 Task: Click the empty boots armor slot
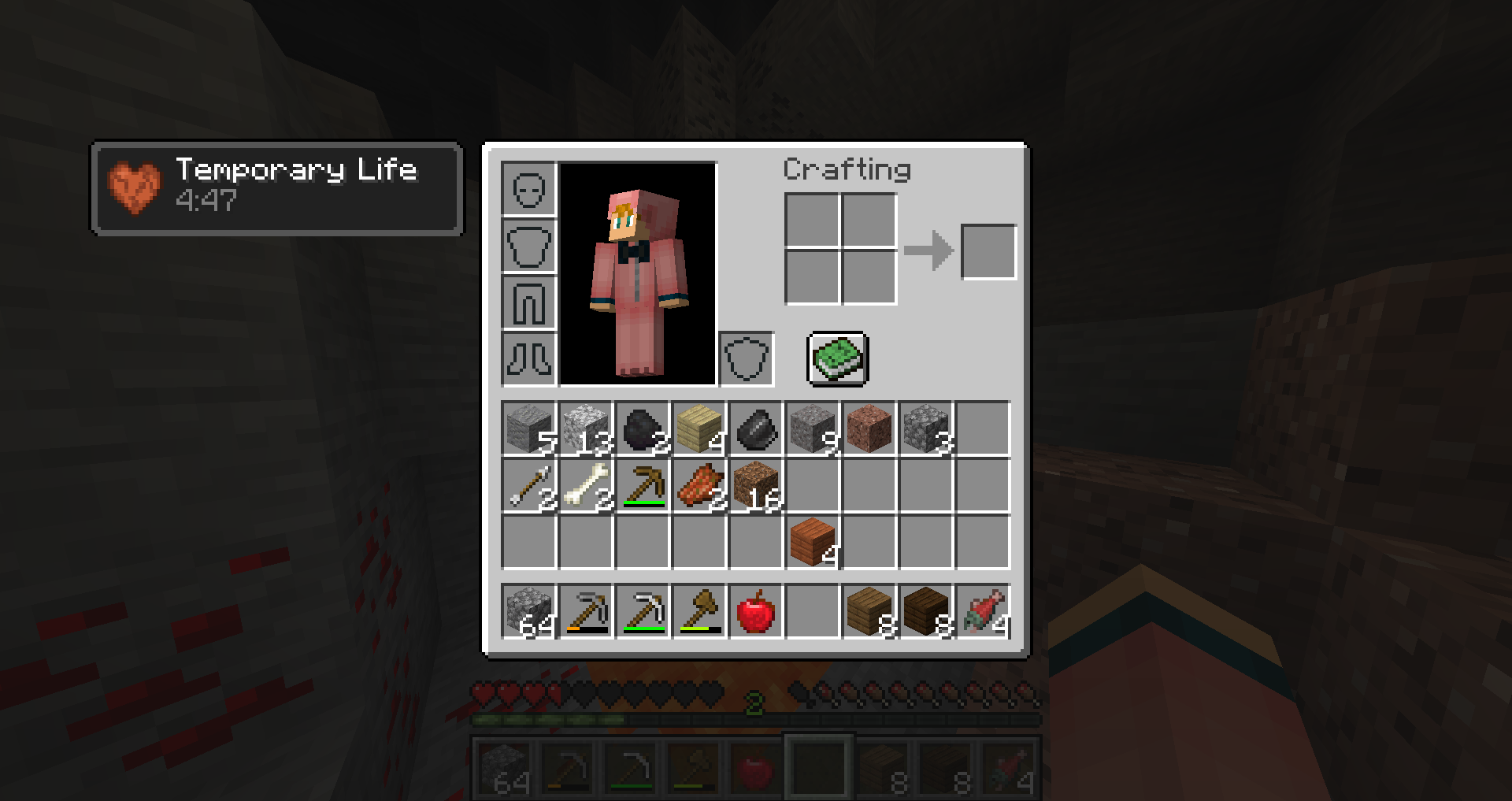pyautogui.click(x=528, y=359)
